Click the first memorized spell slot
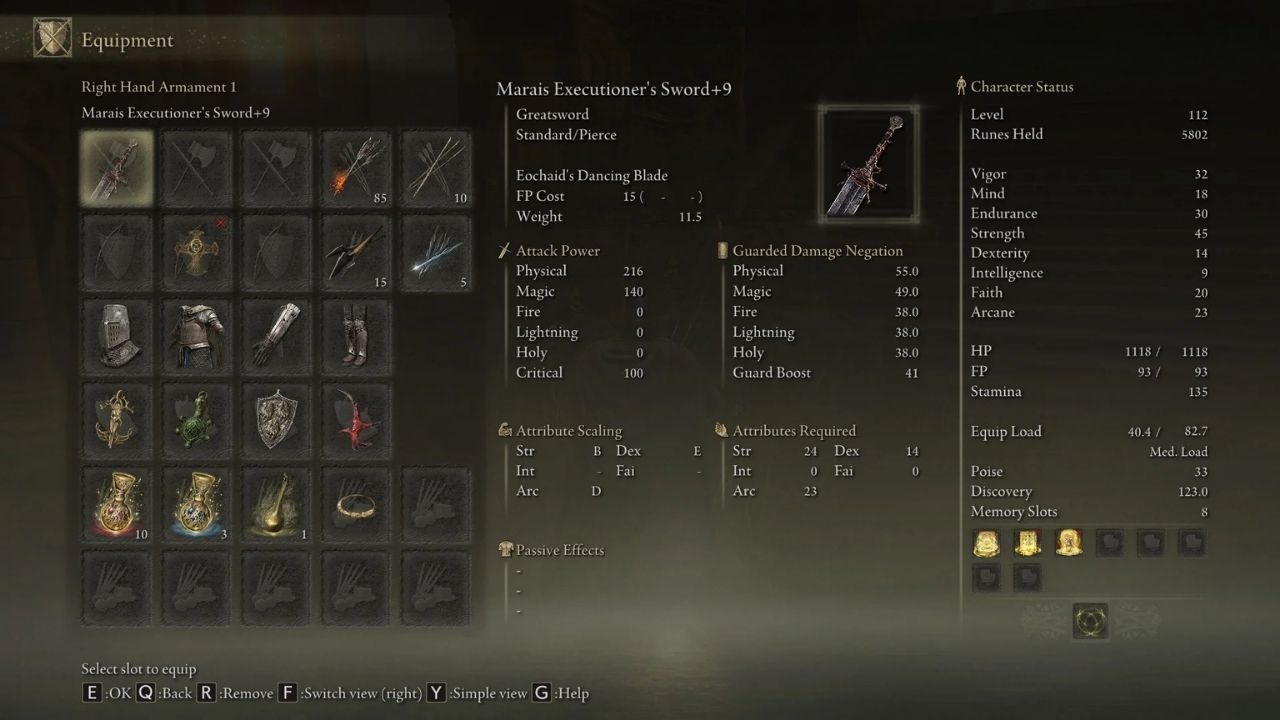This screenshot has width=1280, height=720. [986, 542]
